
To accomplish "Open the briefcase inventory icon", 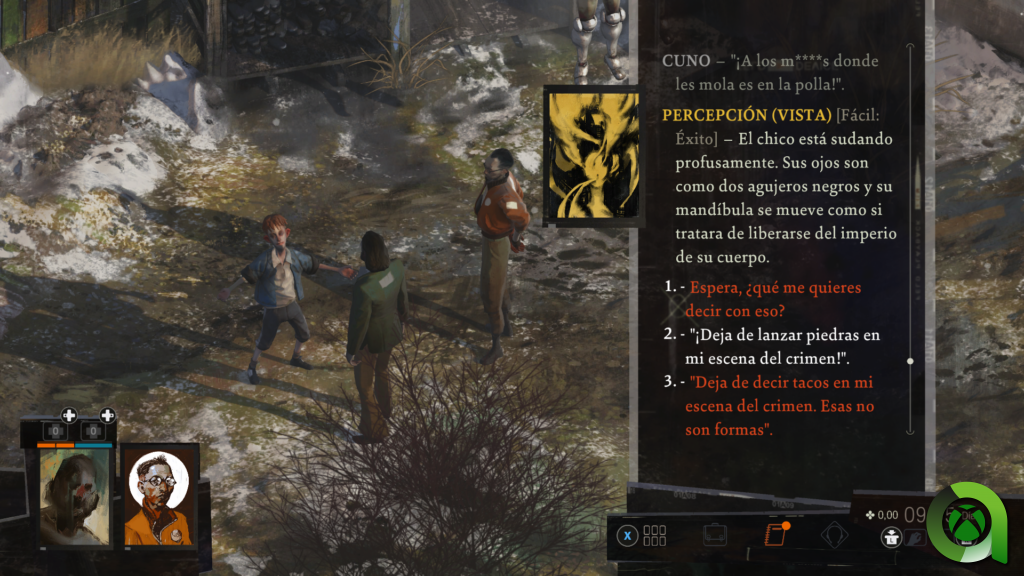I will (714, 535).
